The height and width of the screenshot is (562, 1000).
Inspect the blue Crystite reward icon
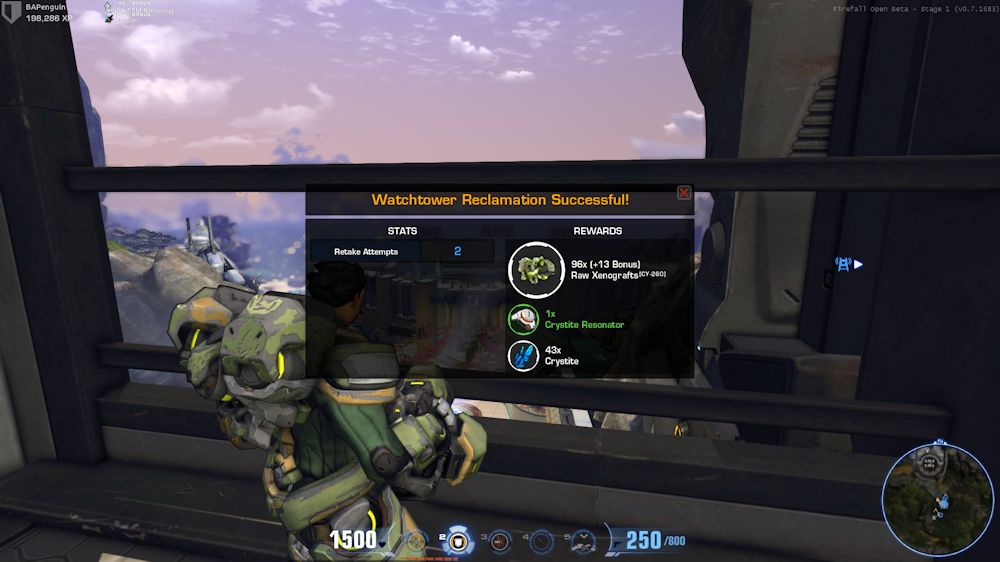[x=523, y=355]
